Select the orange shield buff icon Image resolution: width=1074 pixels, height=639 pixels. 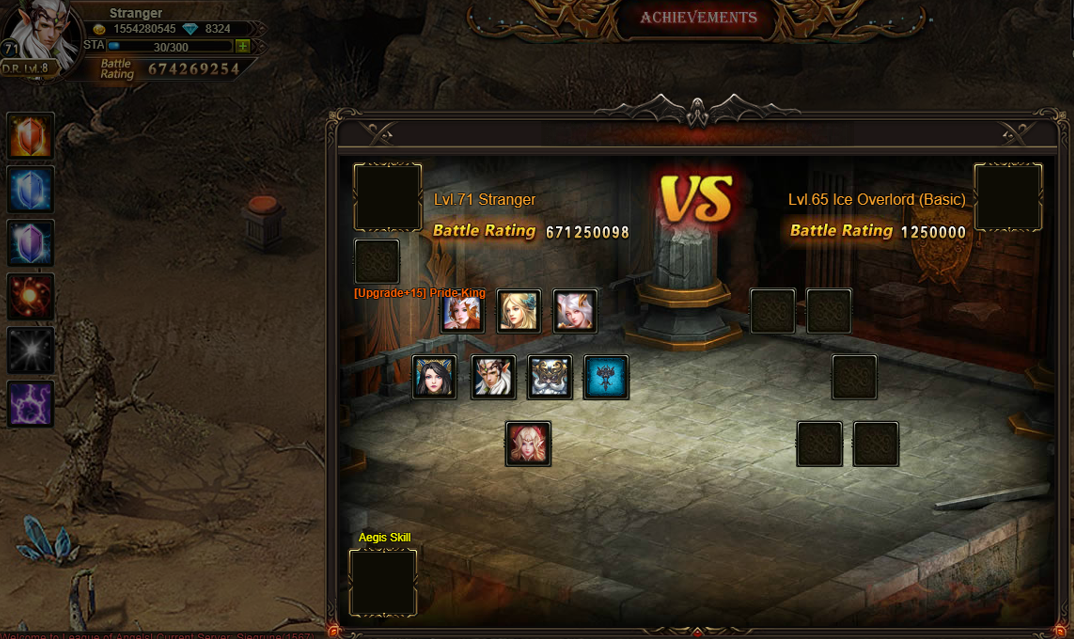30,135
